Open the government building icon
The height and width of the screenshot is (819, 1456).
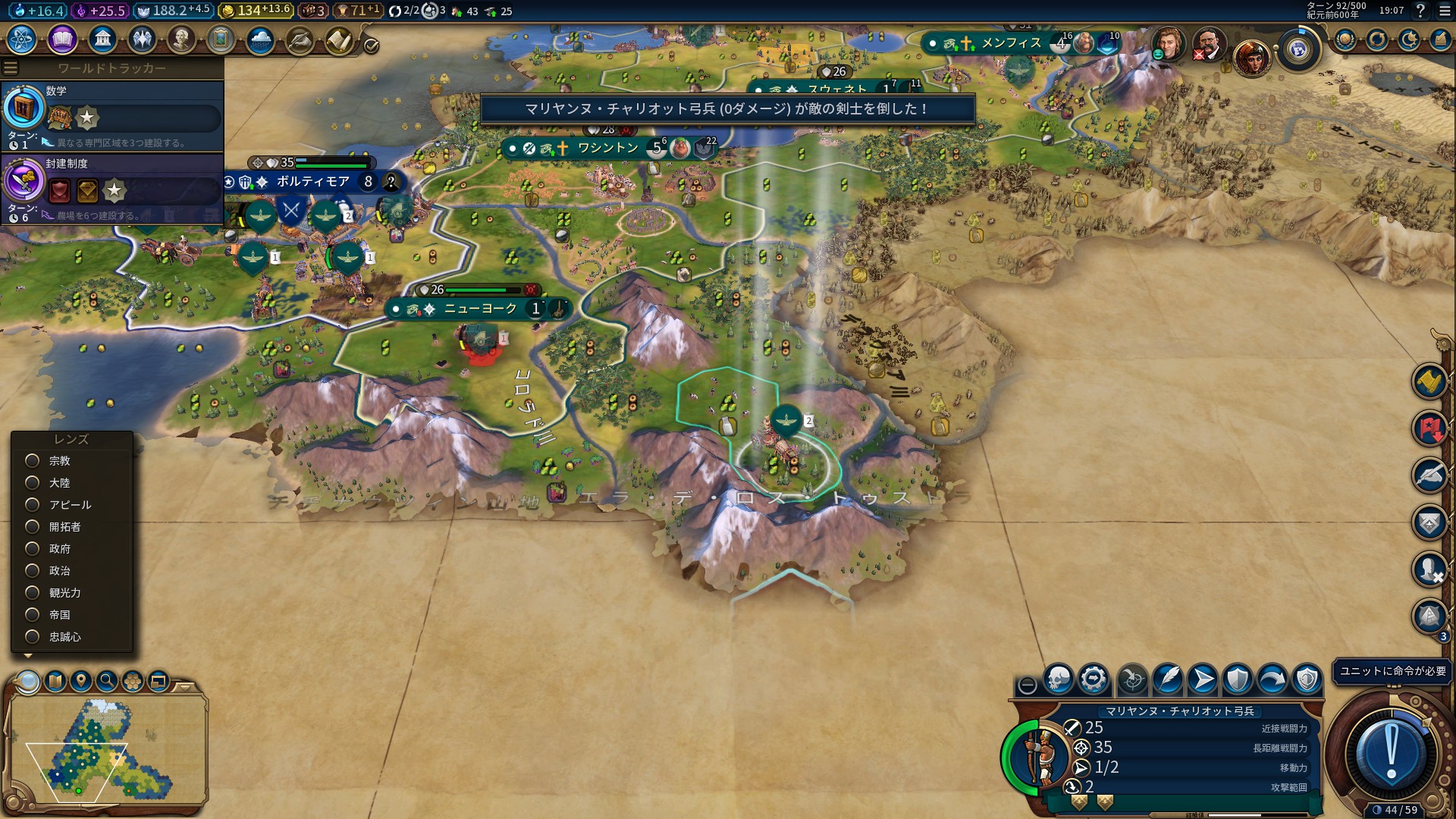(x=102, y=39)
